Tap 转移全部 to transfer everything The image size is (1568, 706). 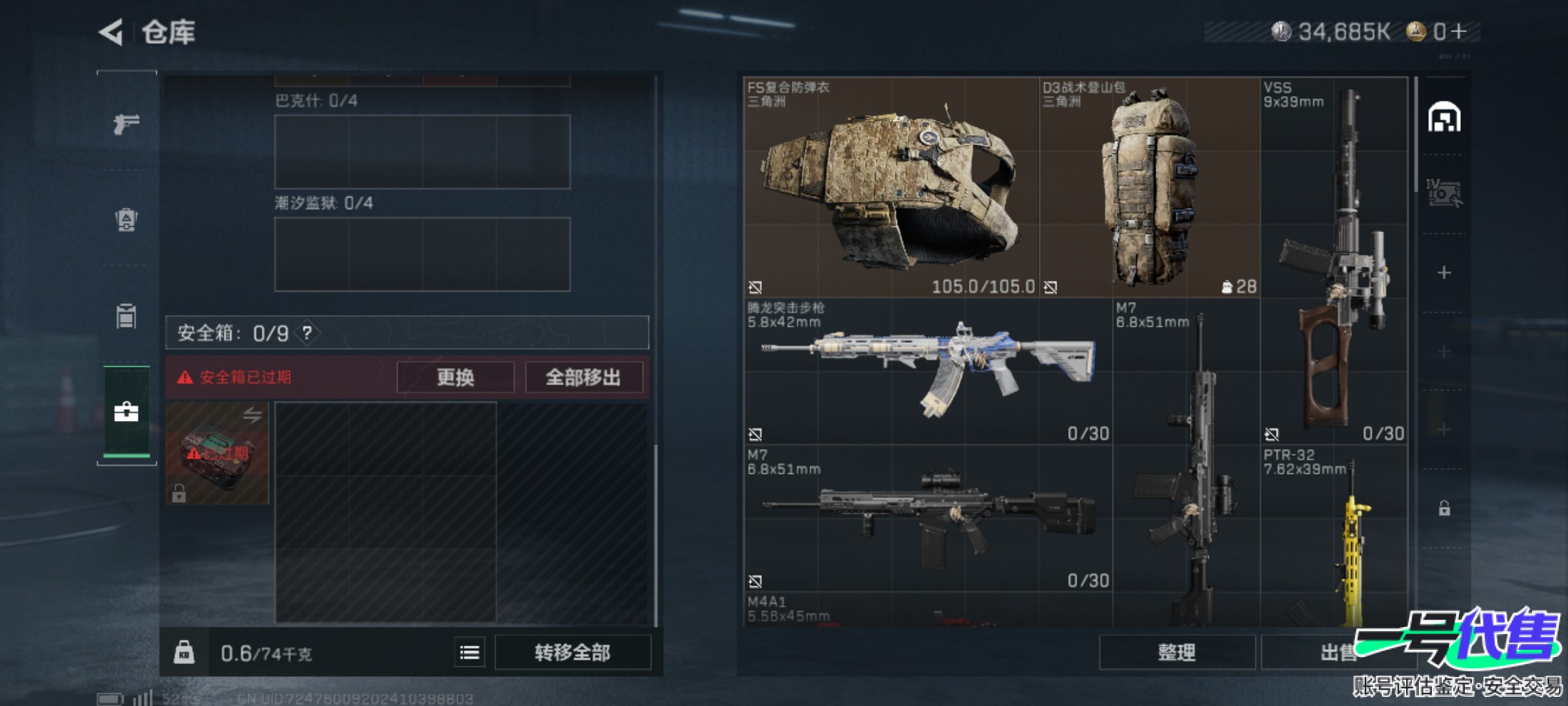(x=572, y=652)
